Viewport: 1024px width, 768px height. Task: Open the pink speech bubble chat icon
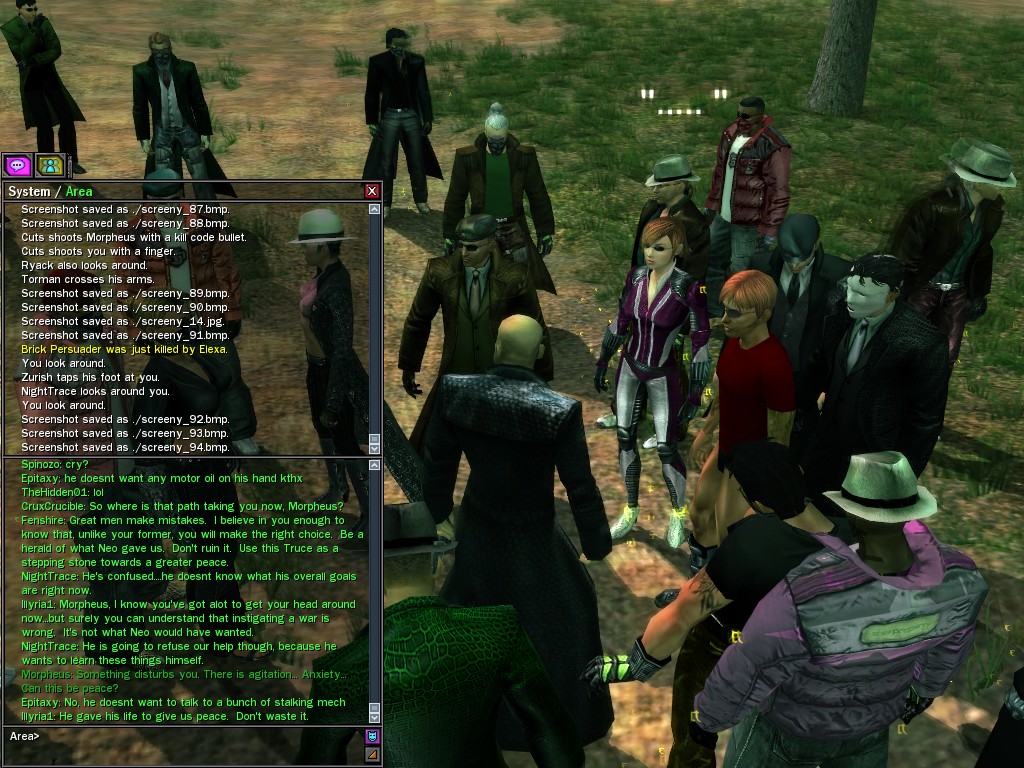pos(17,165)
